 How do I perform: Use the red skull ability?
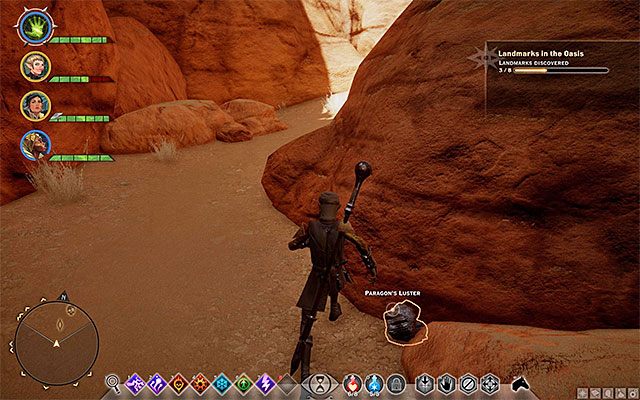(178, 382)
